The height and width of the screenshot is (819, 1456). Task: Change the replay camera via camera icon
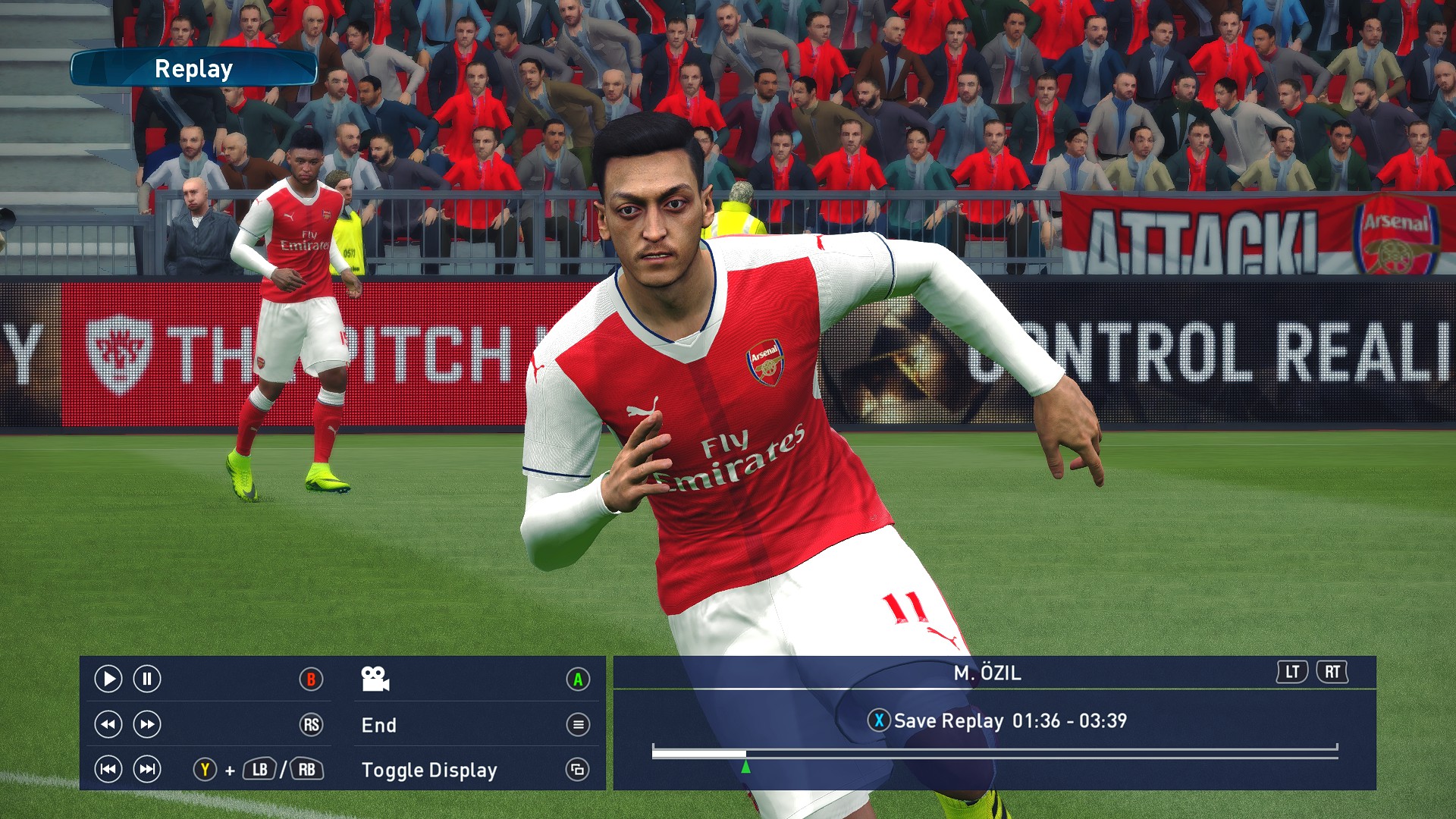click(375, 679)
